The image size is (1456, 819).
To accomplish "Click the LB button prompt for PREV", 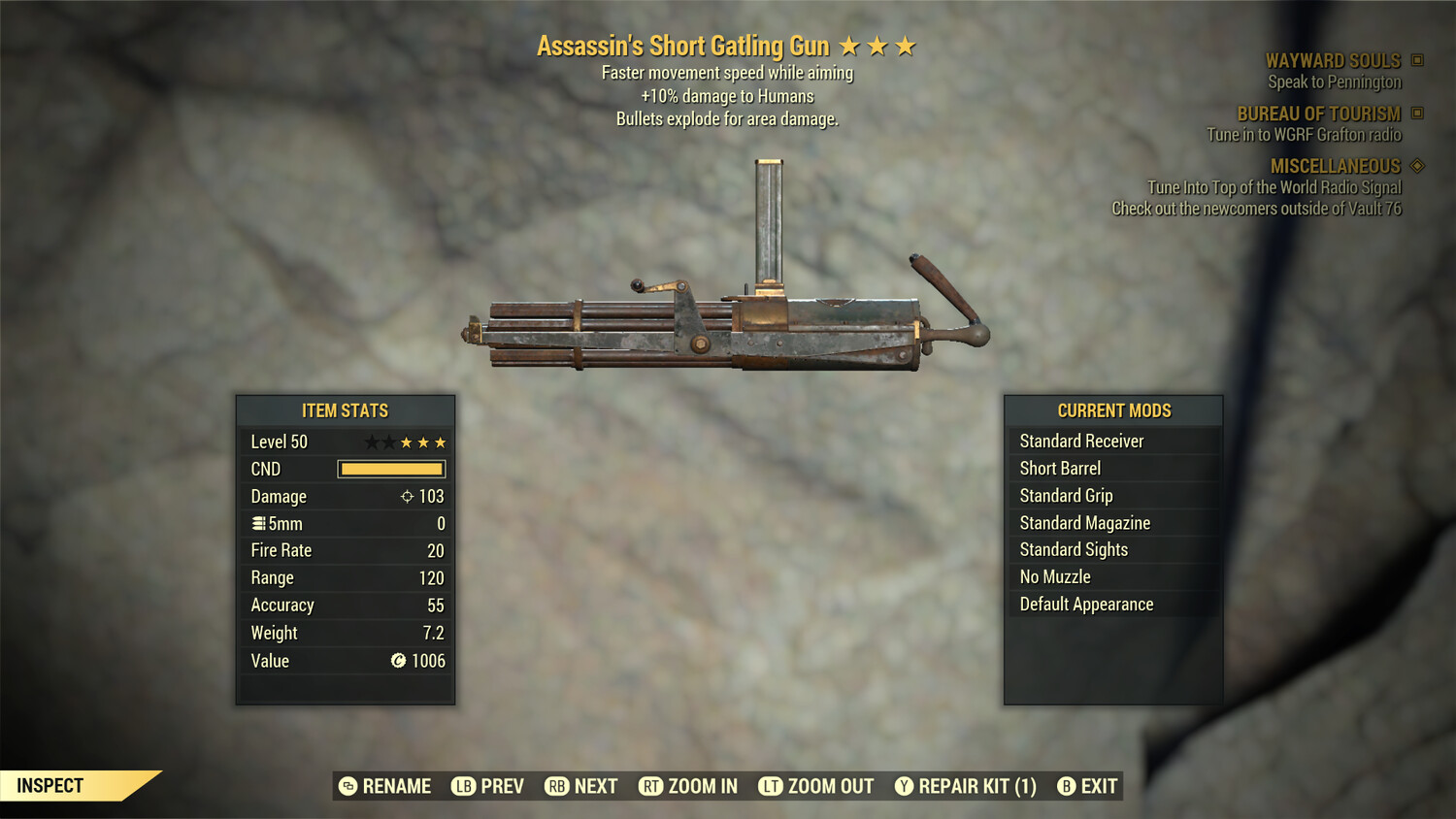I will point(461,786).
